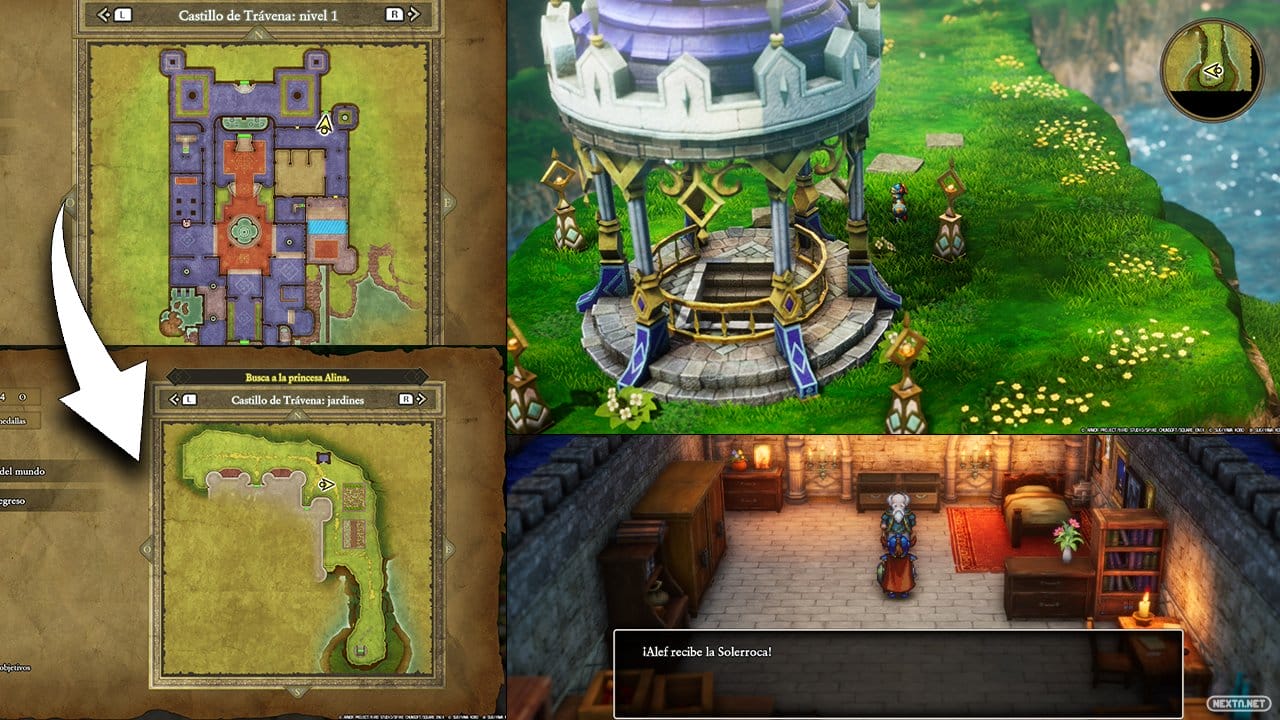
Task: Switch to the del mundo map view
Action: tap(22, 469)
